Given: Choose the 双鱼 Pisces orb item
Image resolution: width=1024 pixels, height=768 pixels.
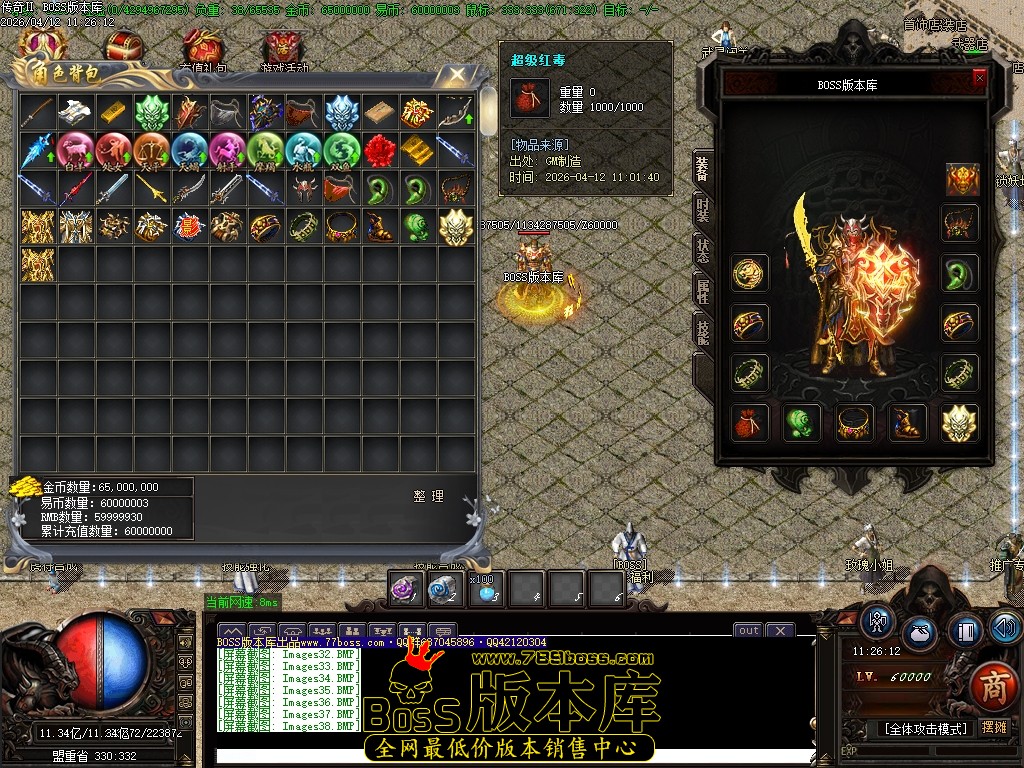Looking at the screenshot, I should [342, 151].
